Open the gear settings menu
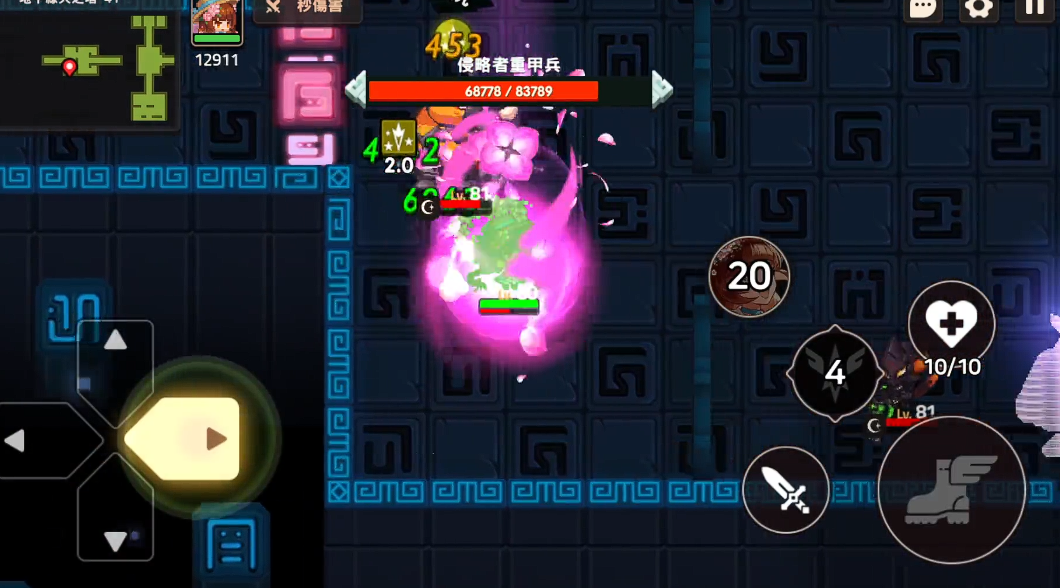The width and height of the screenshot is (1060, 588). pyautogui.click(x=978, y=9)
